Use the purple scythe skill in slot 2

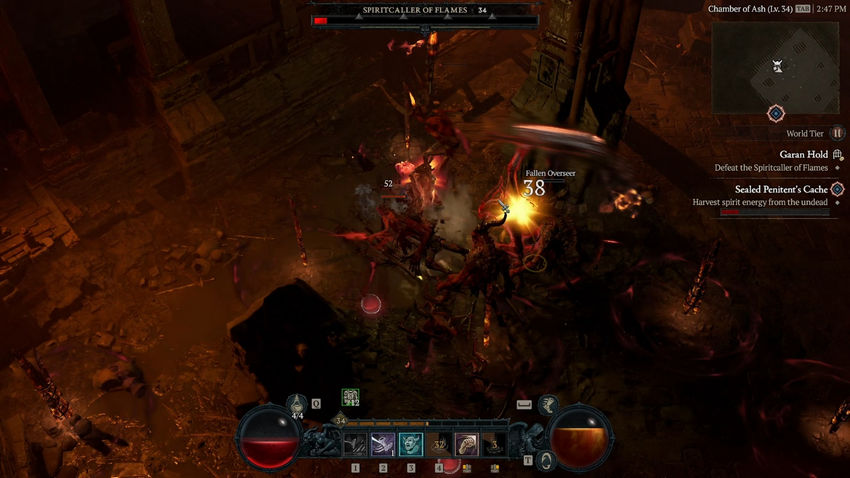pyautogui.click(x=383, y=444)
